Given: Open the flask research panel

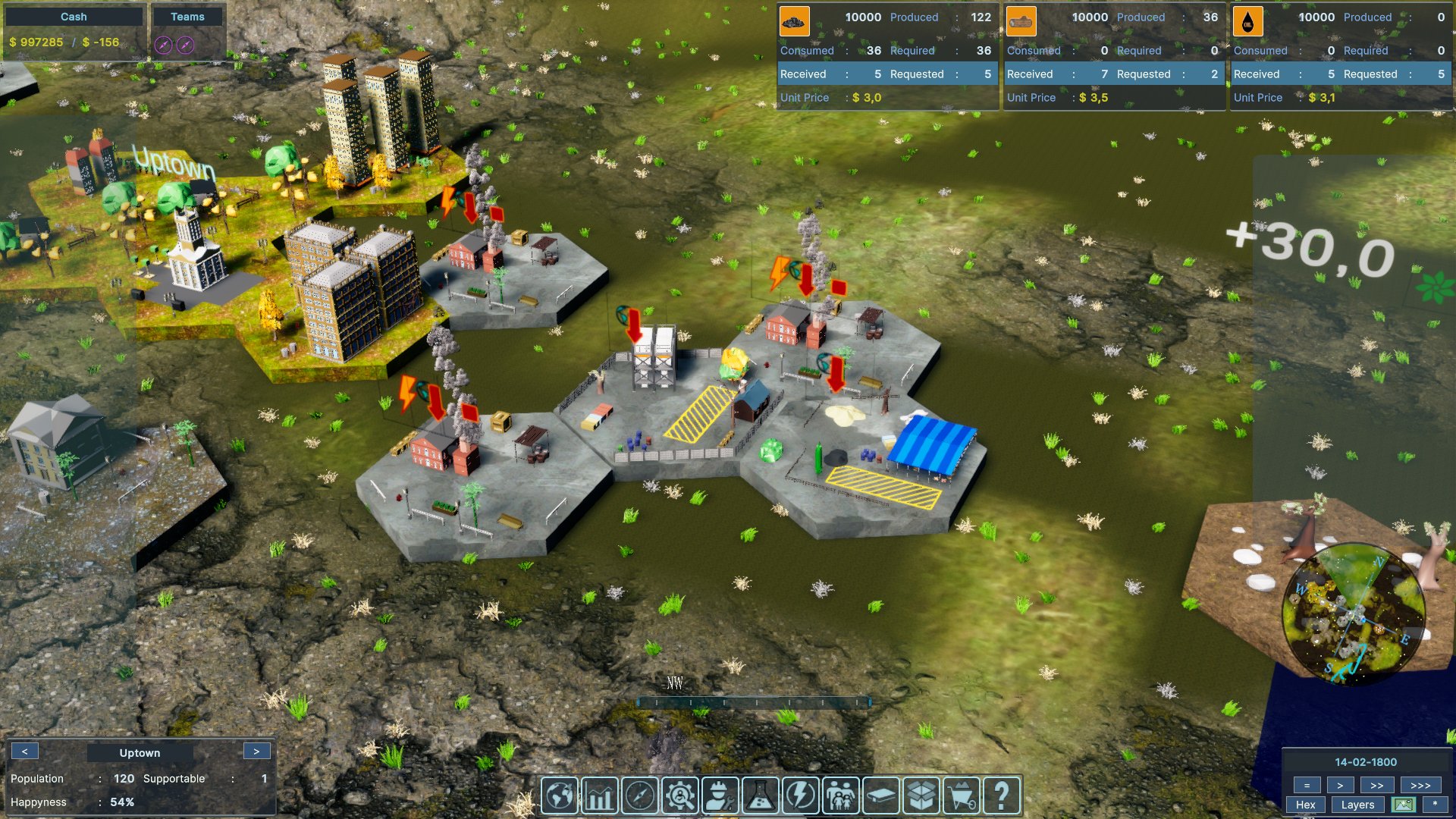Looking at the screenshot, I should [x=761, y=796].
